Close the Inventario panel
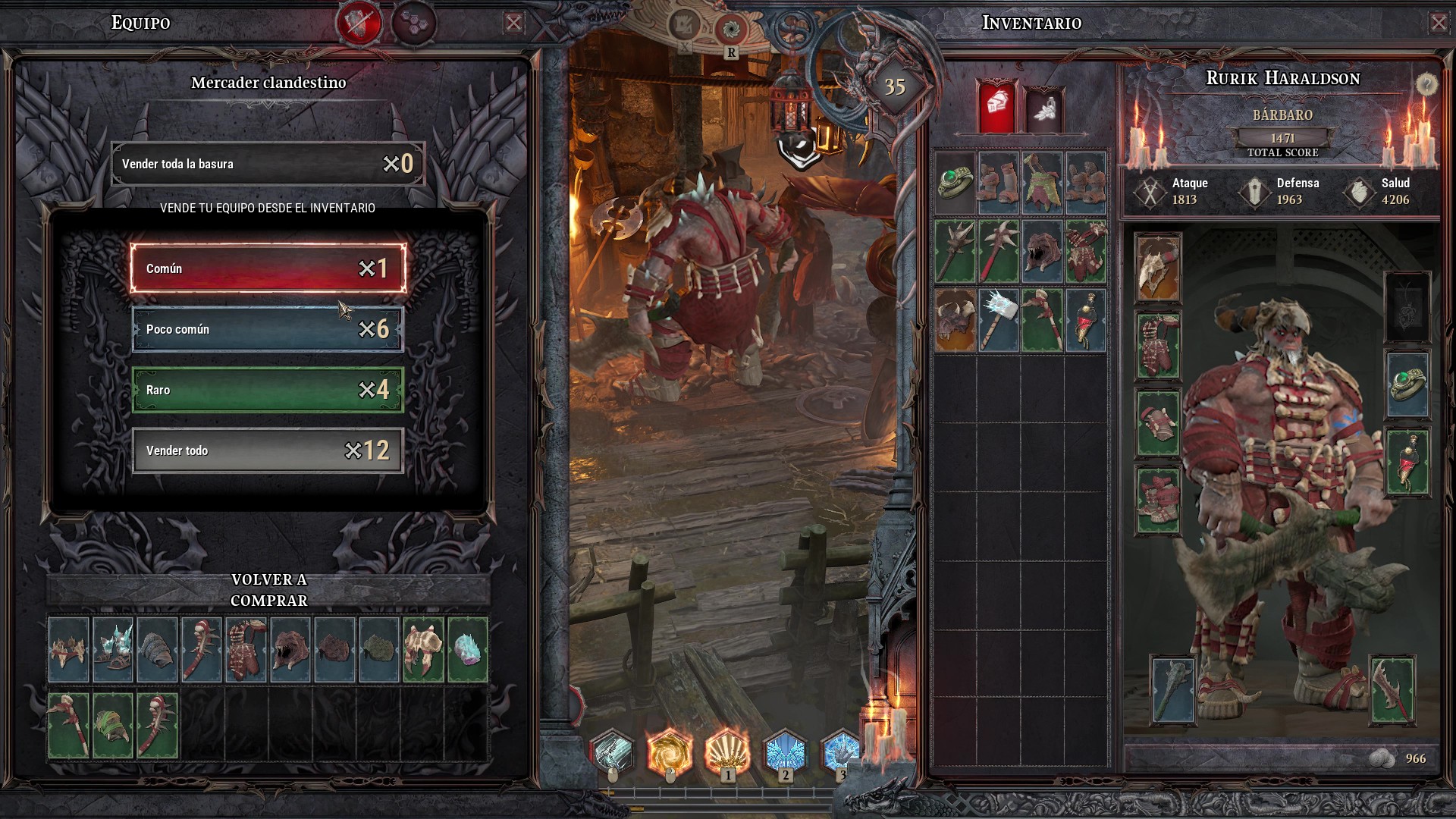The height and width of the screenshot is (819, 1456). pos(1438,23)
